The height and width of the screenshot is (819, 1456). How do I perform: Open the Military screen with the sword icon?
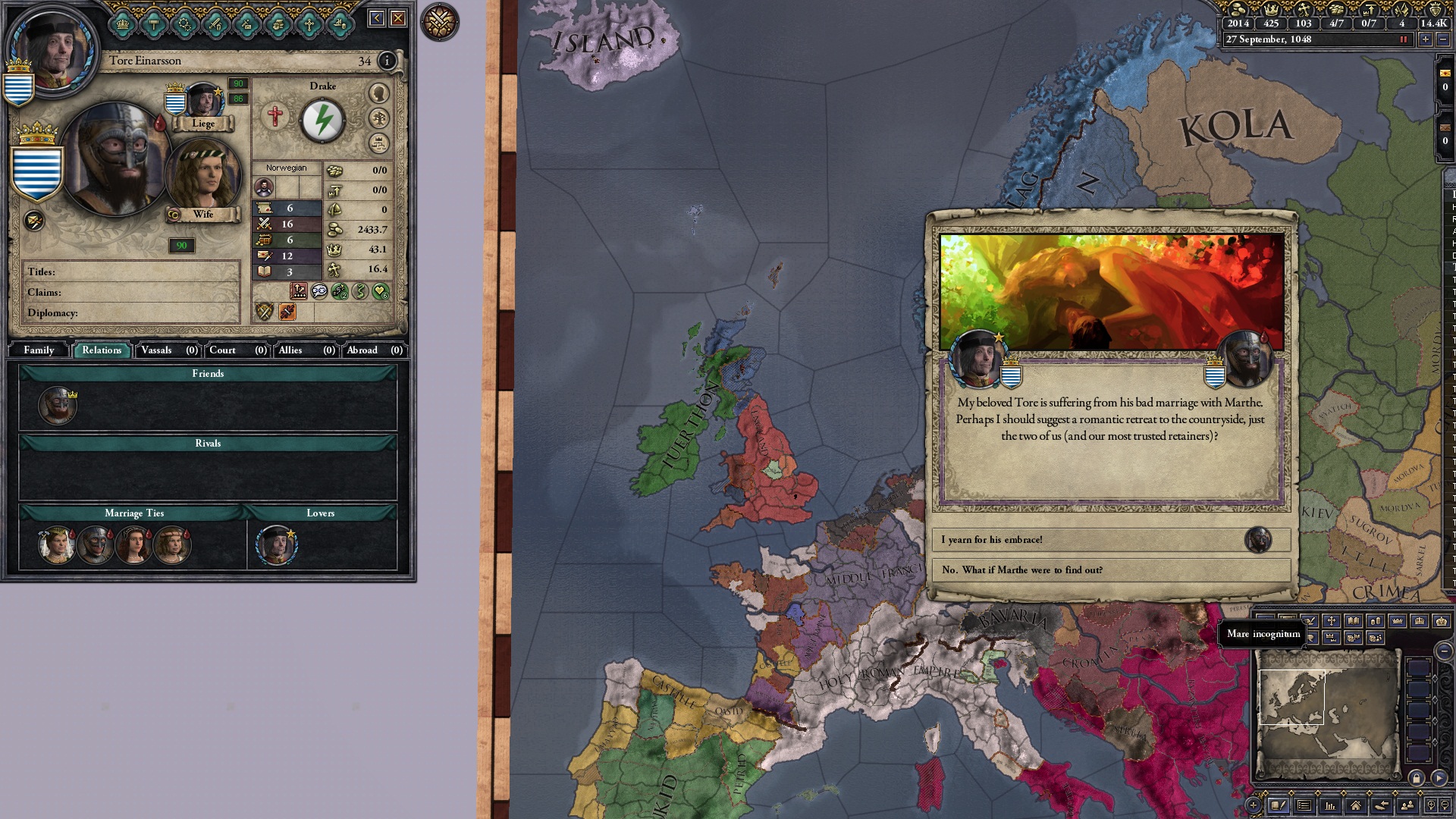click(x=215, y=23)
